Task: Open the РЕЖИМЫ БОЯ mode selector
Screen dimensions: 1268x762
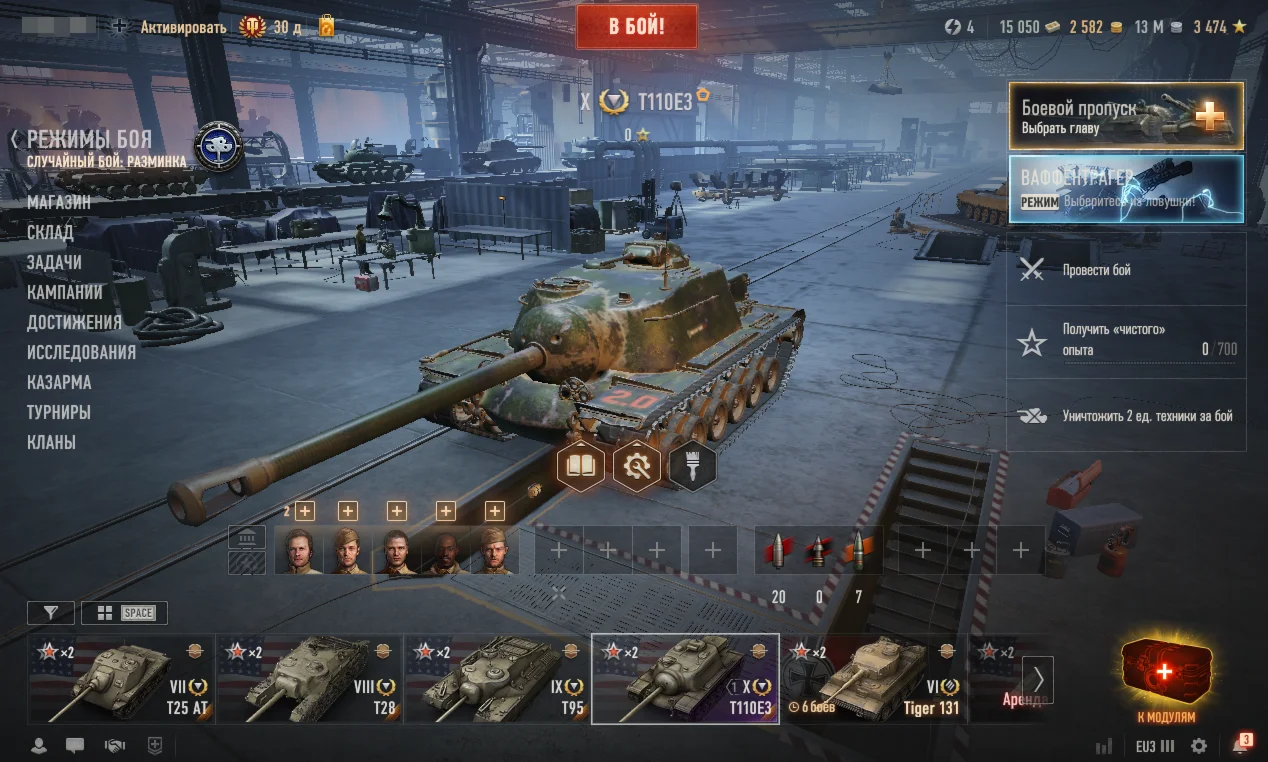Action: [89, 140]
